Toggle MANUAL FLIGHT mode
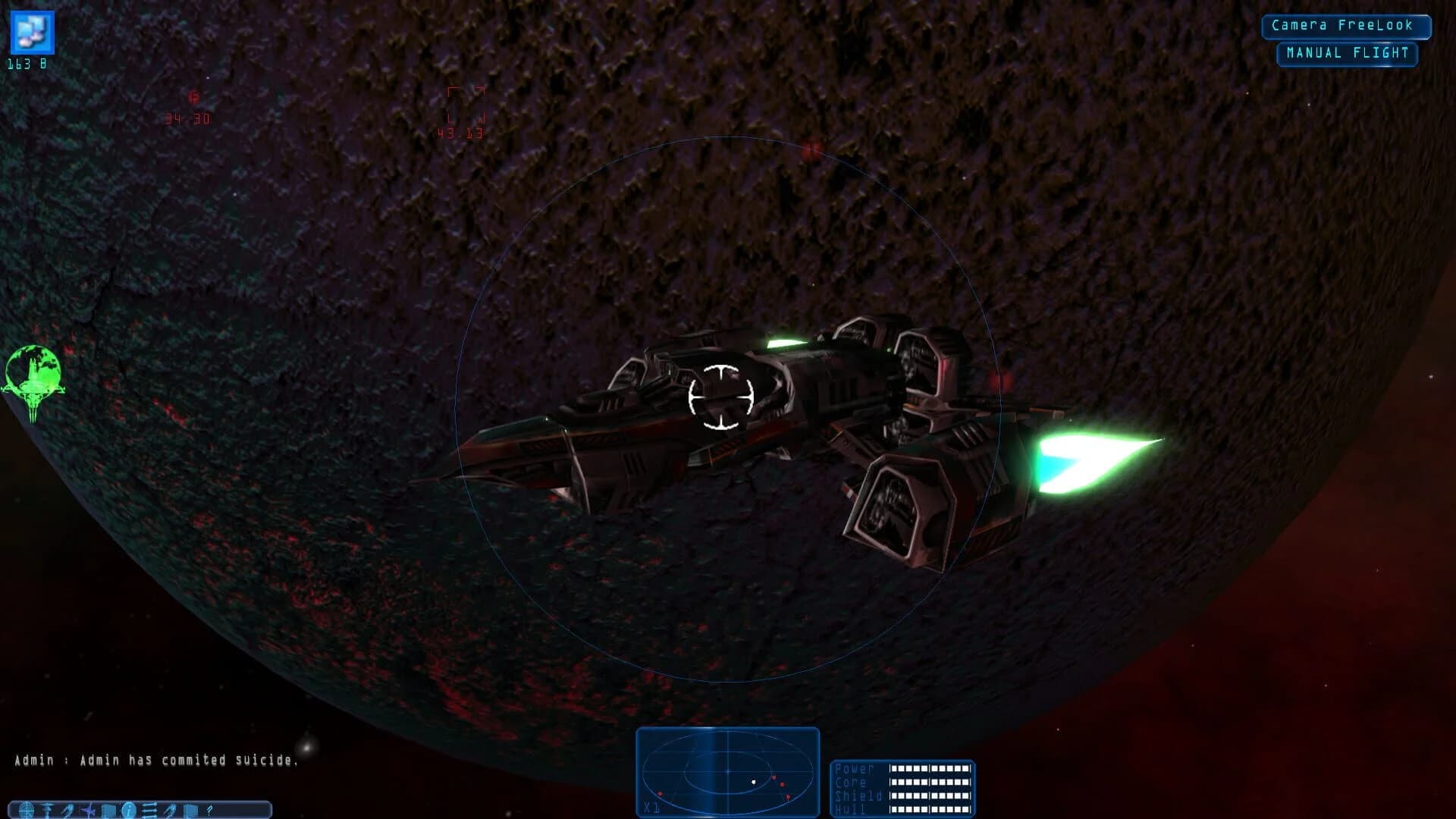This screenshot has width=1456, height=819. click(1346, 52)
